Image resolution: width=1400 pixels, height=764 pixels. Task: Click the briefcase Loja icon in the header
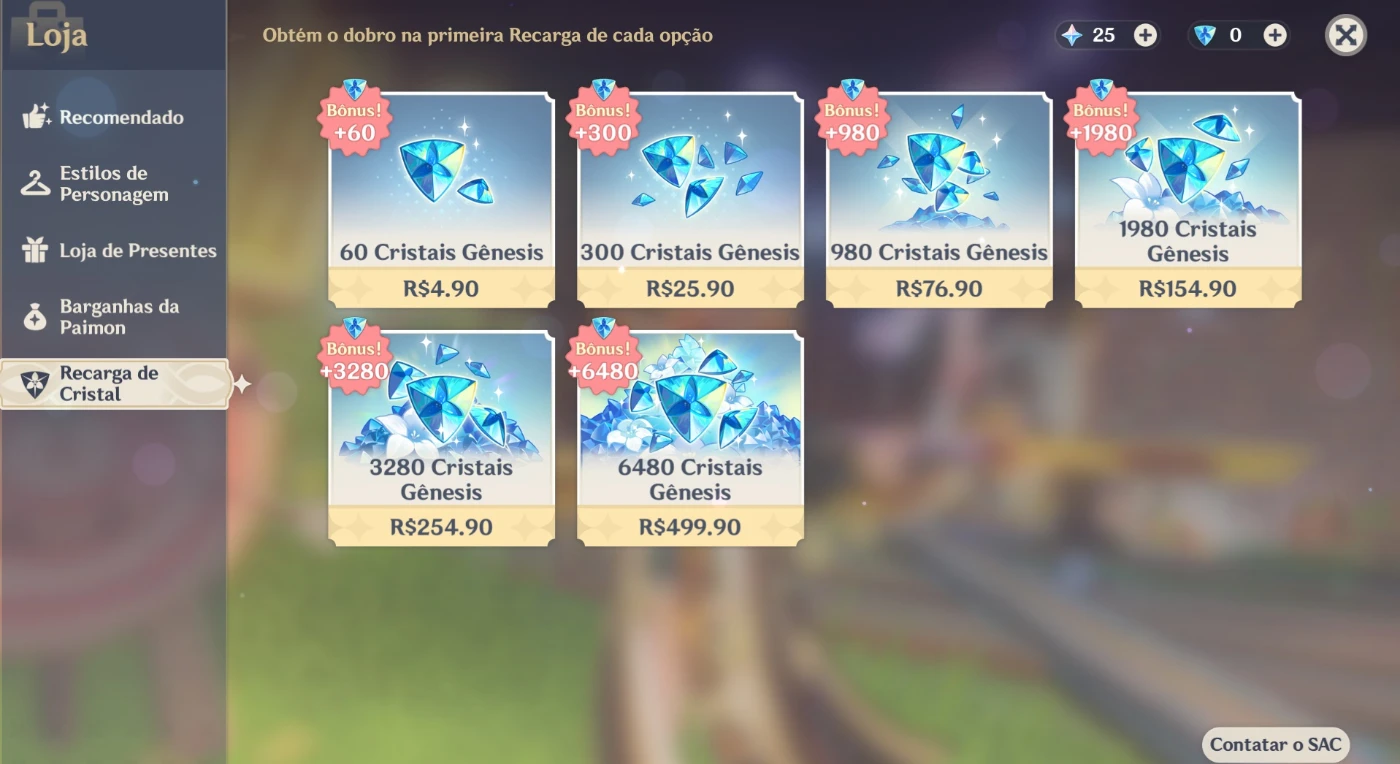(40, 22)
